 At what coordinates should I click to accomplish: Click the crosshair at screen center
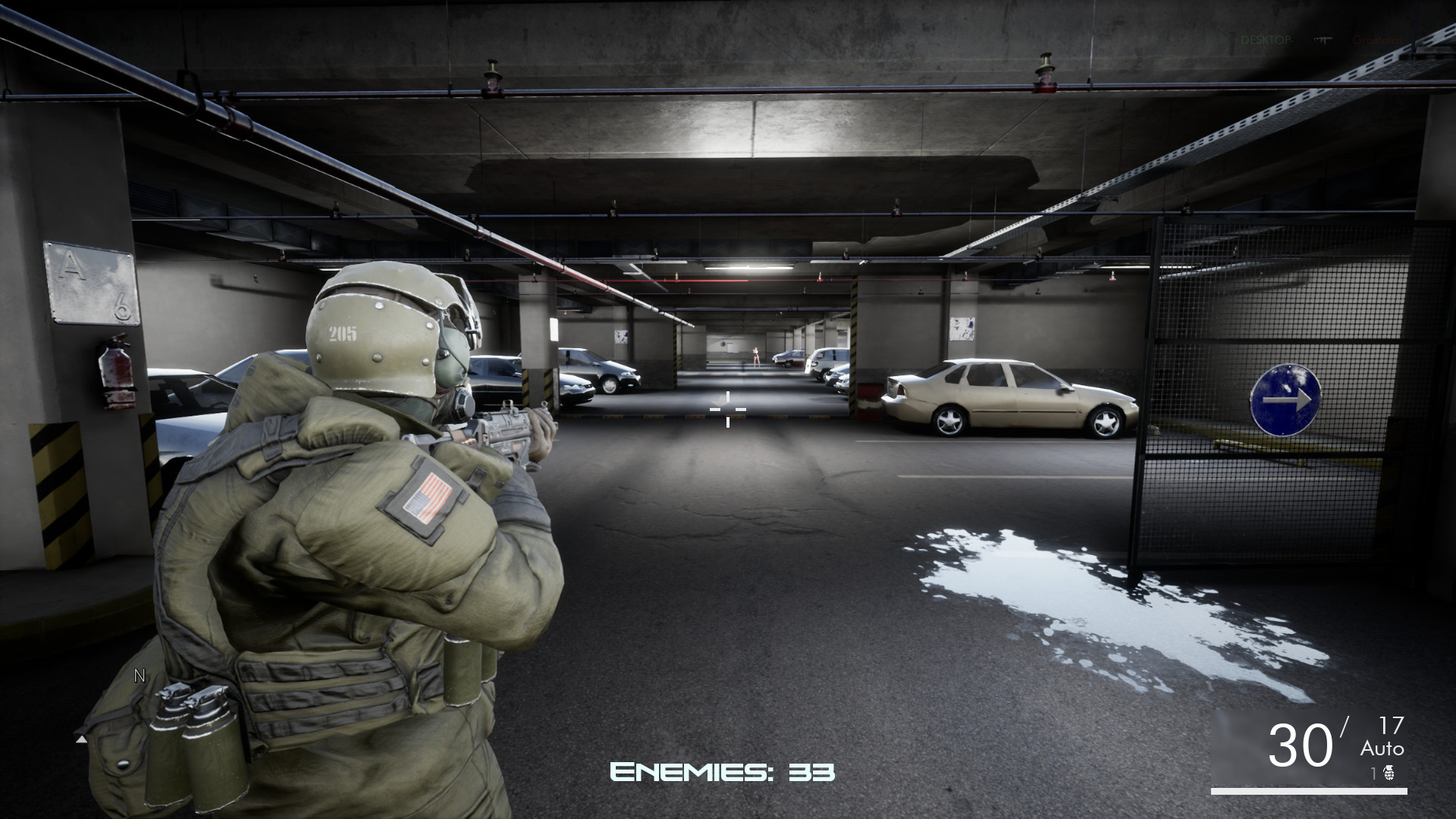point(727,409)
